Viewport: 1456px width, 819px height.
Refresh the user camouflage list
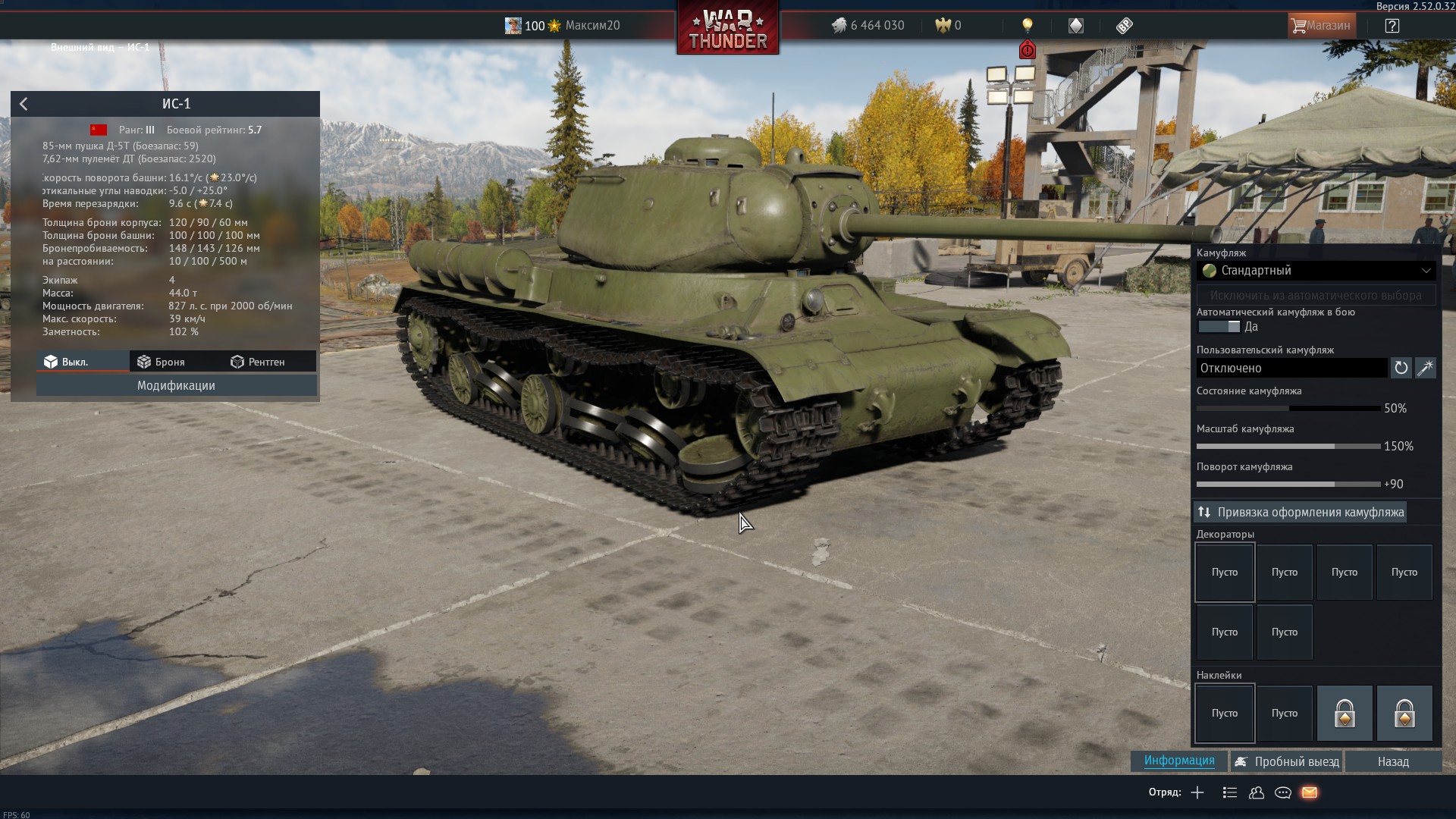click(x=1401, y=368)
